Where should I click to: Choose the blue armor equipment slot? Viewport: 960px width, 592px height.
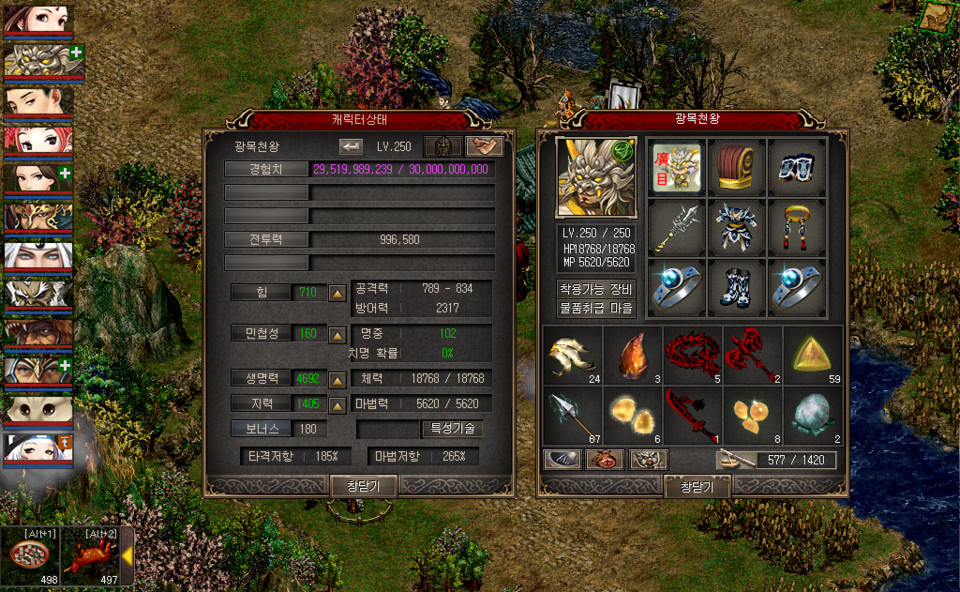click(737, 228)
